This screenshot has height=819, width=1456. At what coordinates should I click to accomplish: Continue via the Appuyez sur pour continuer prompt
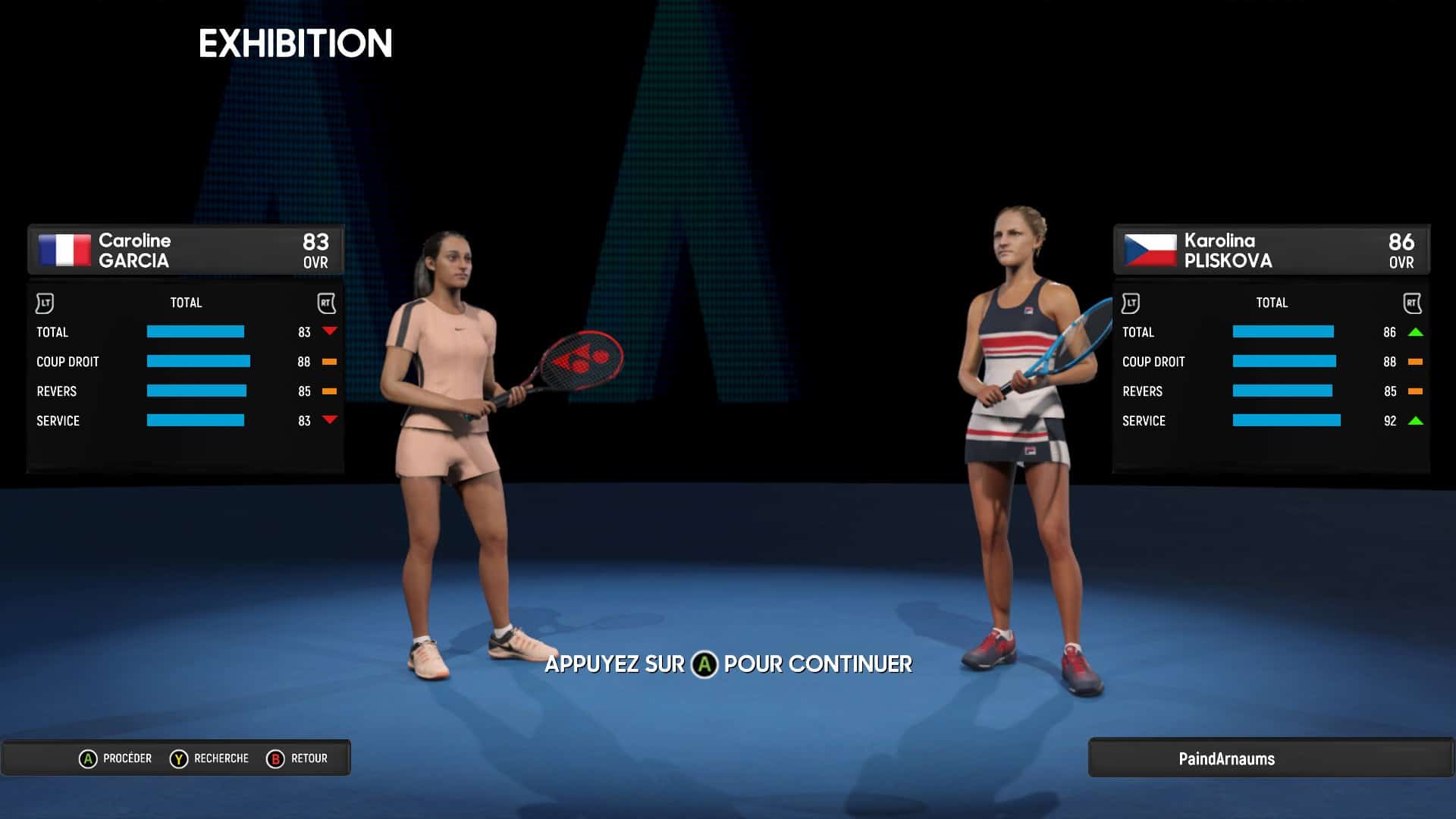[x=728, y=664]
